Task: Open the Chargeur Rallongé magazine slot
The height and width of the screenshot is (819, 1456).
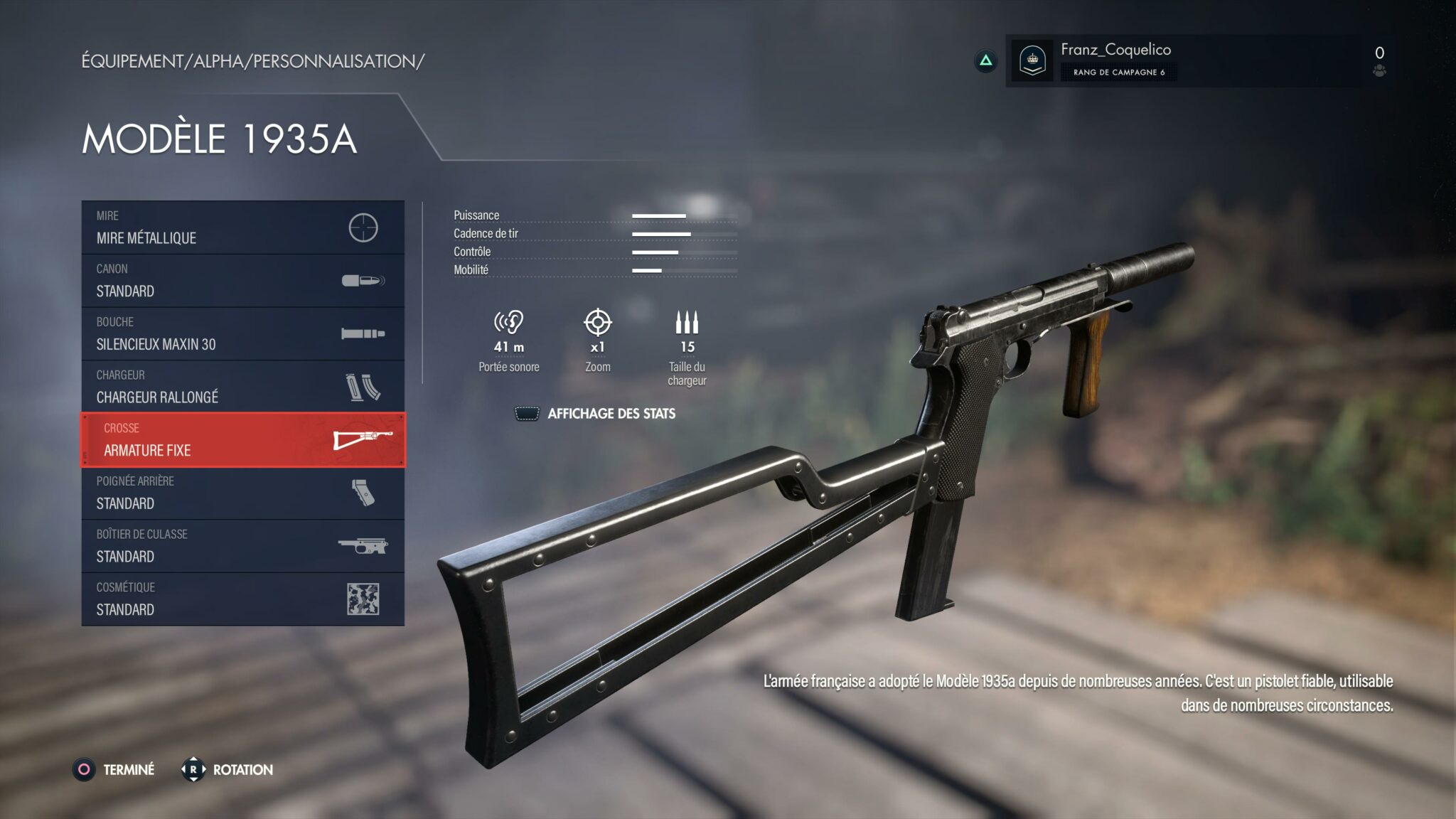Action: click(x=242, y=387)
